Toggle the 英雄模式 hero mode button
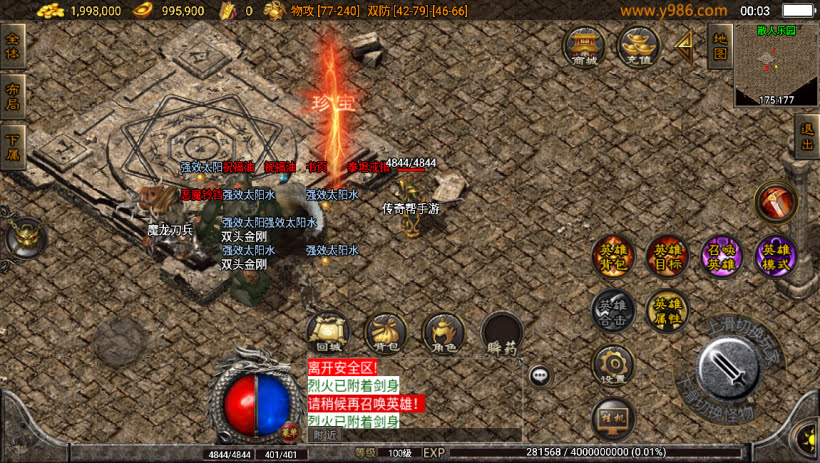This screenshot has height=463, width=820. [776, 257]
